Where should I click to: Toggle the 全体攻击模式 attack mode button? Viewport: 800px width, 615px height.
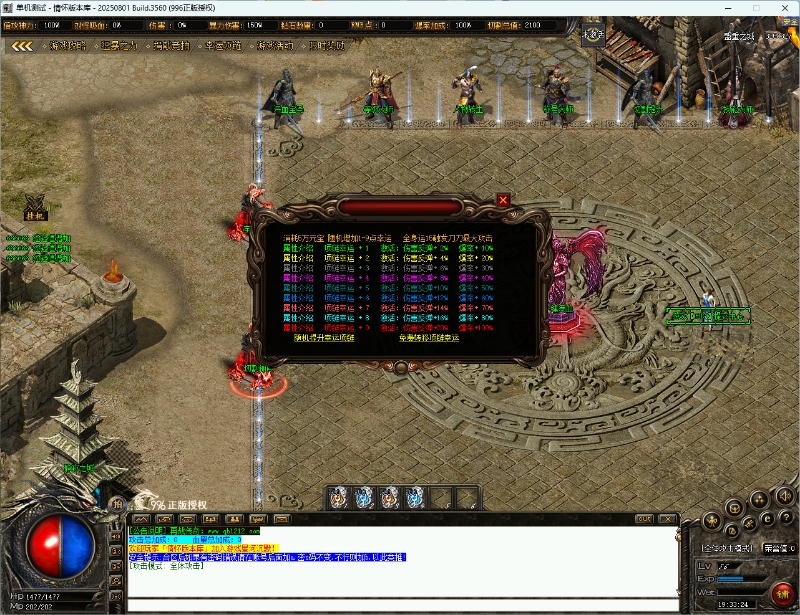(x=727, y=548)
